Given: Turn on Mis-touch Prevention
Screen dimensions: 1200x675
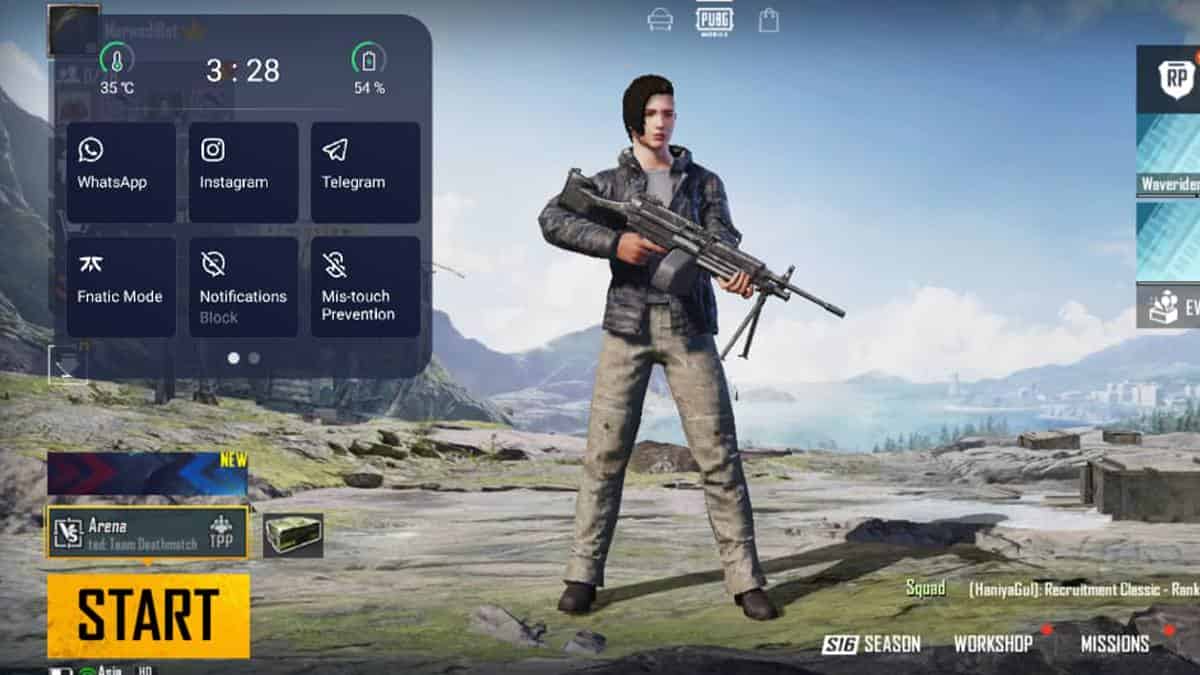Looking at the screenshot, I should [x=365, y=286].
